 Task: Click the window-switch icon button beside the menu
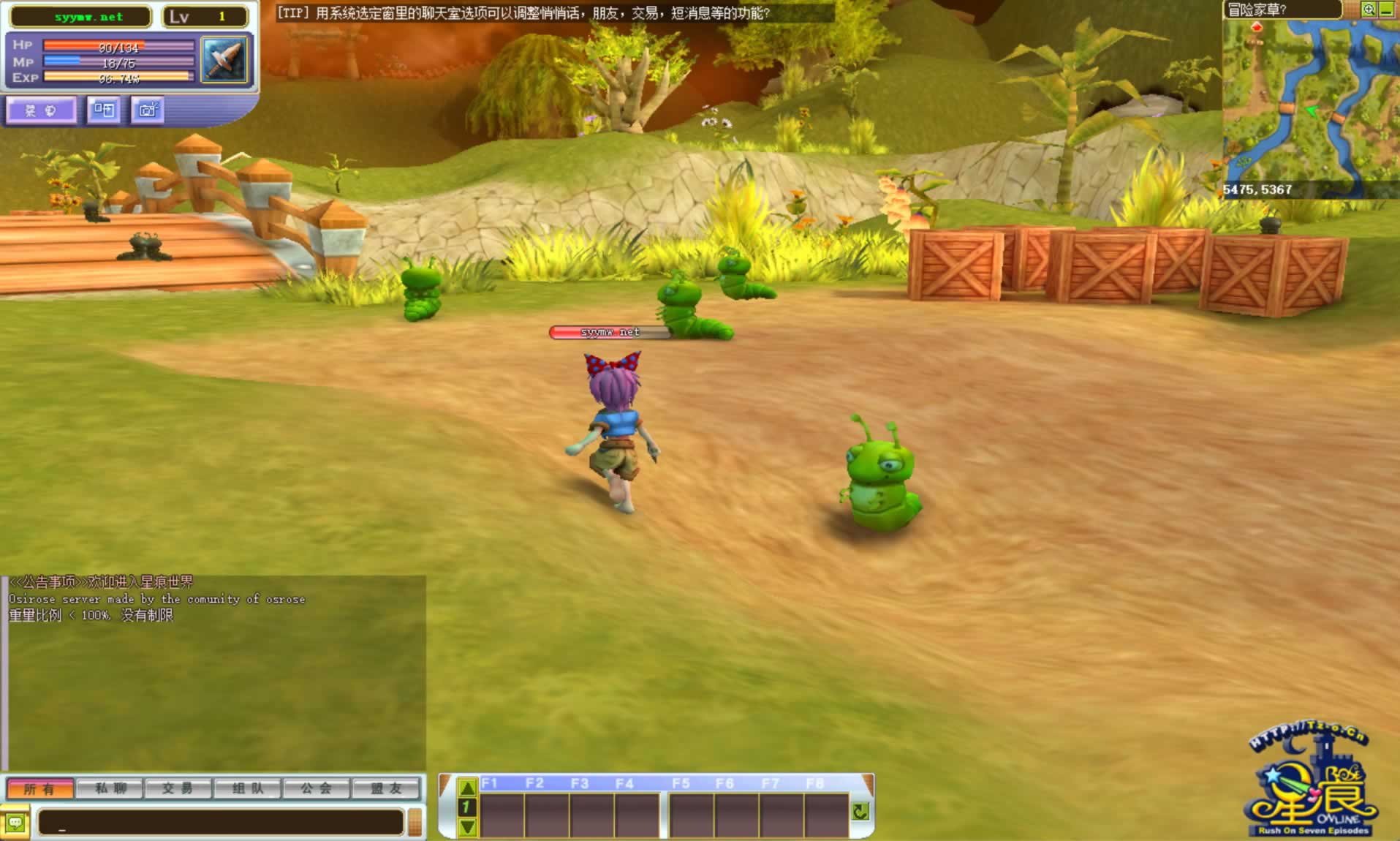[104, 110]
